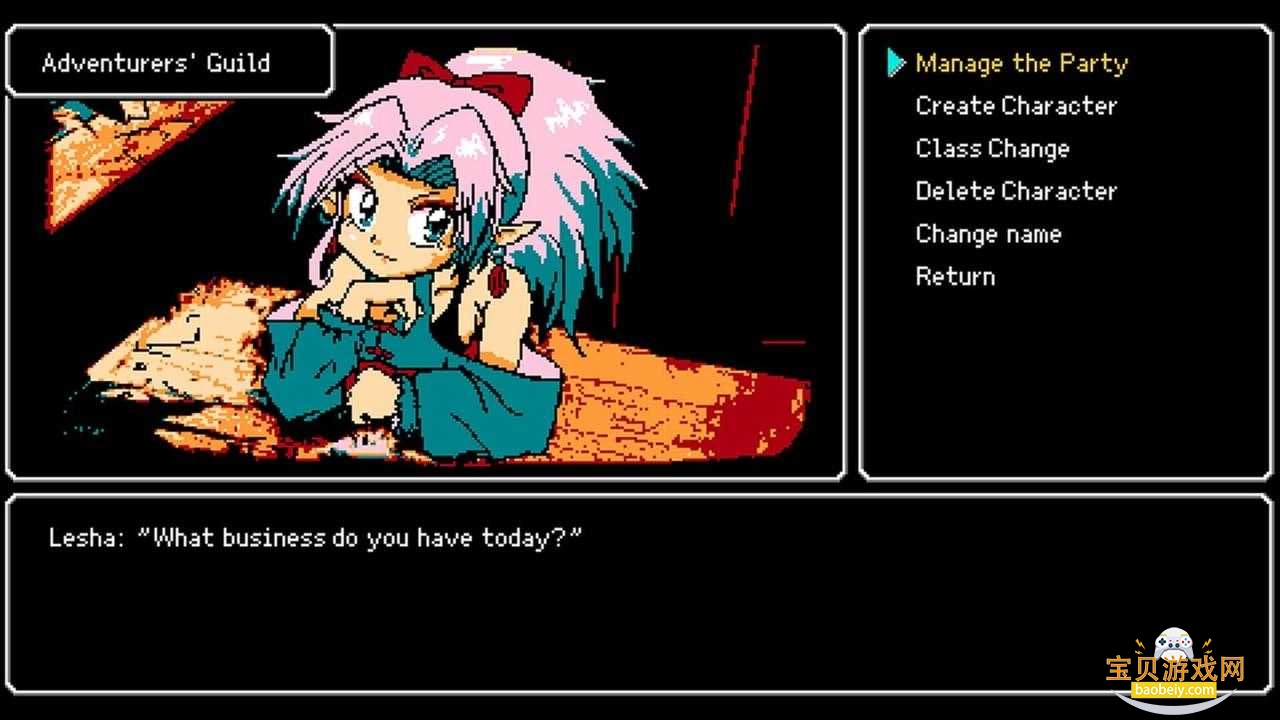This screenshot has height=720, width=1280.
Task: Choose Create Character from the menu
Action: coord(1016,106)
